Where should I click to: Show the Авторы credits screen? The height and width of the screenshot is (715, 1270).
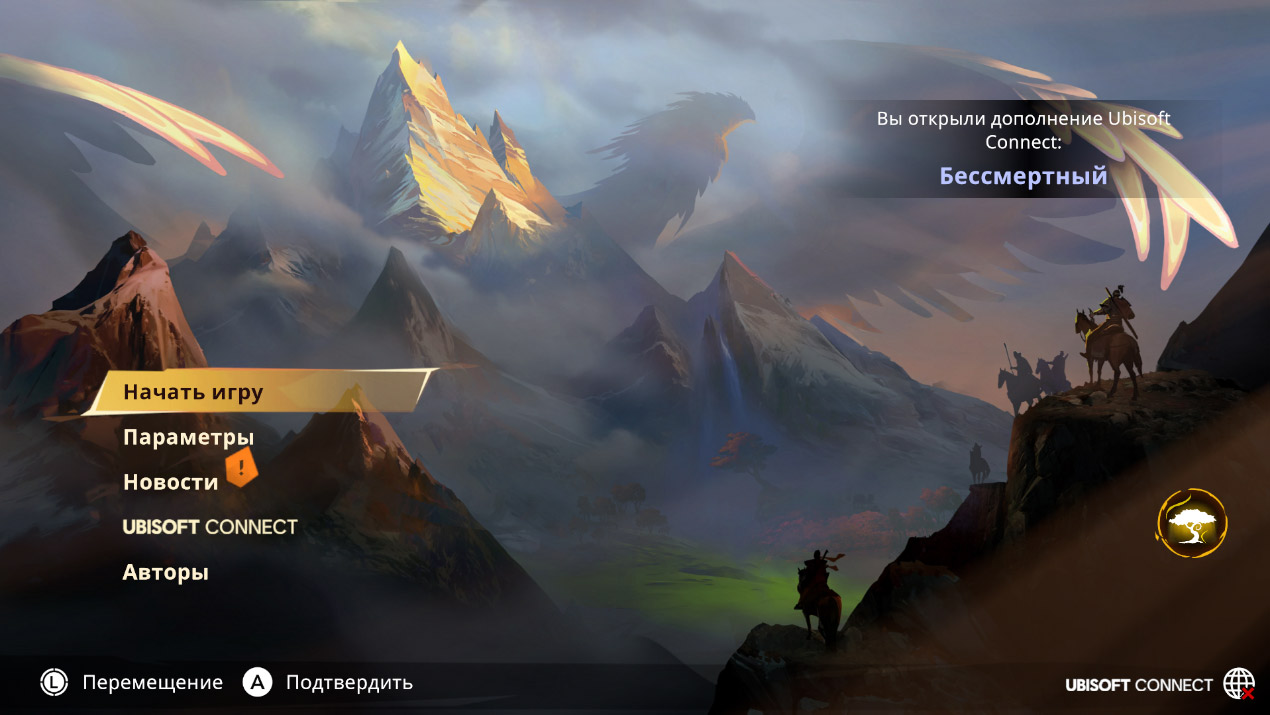(x=165, y=573)
